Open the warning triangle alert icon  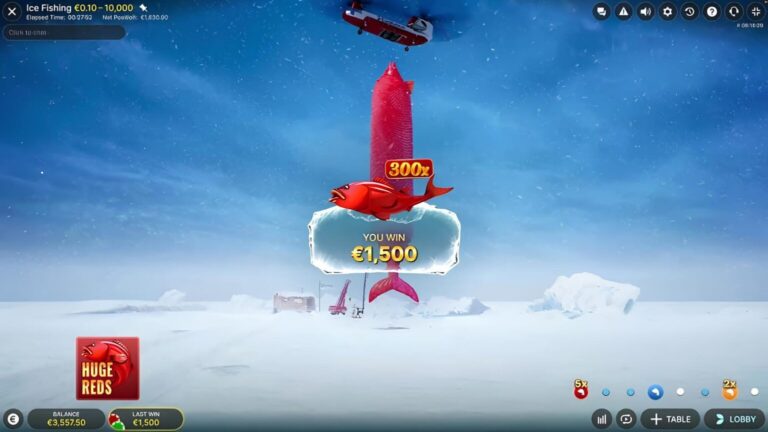[x=624, y=12]
